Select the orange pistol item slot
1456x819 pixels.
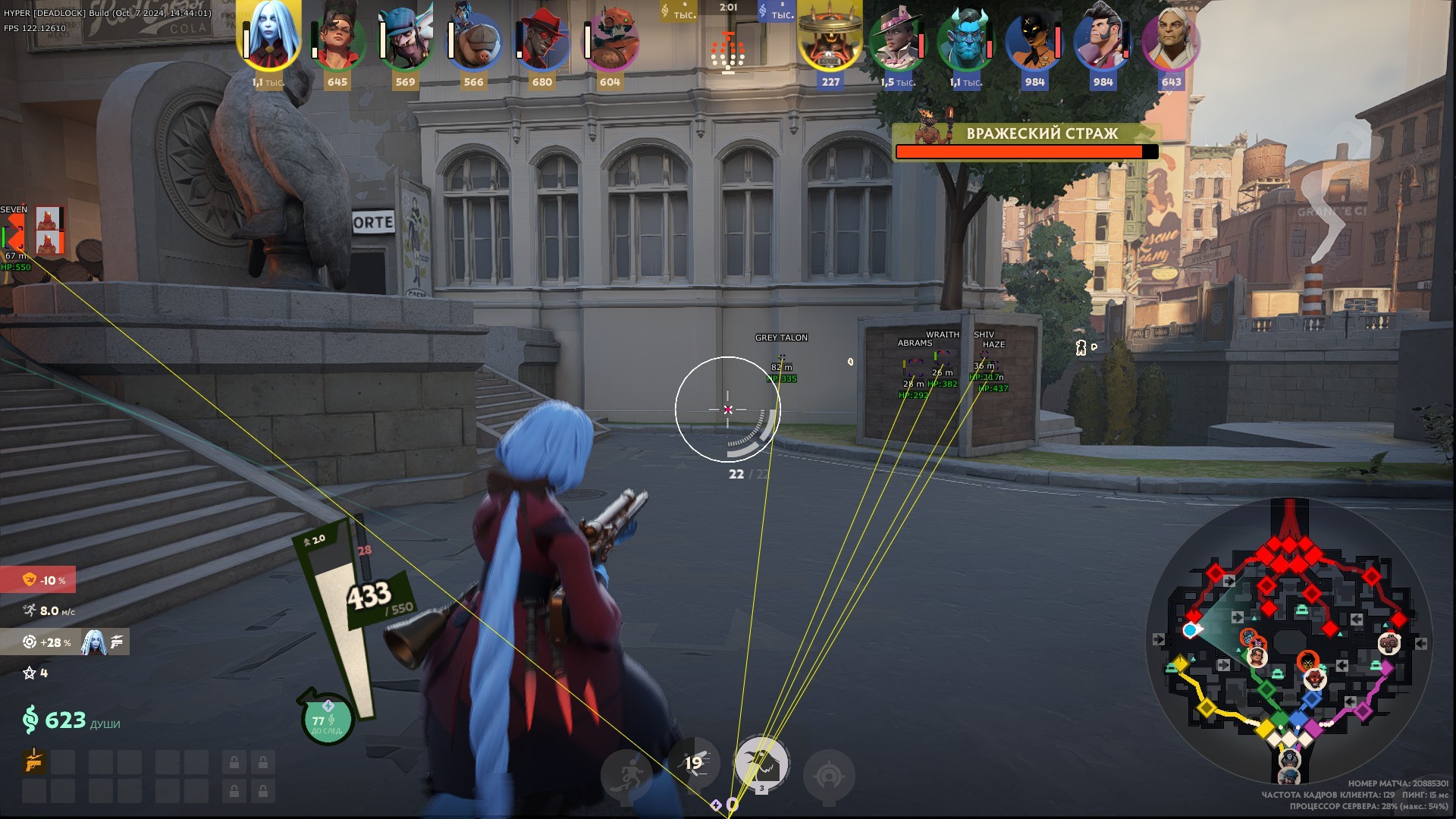click(x=34, y=761)
